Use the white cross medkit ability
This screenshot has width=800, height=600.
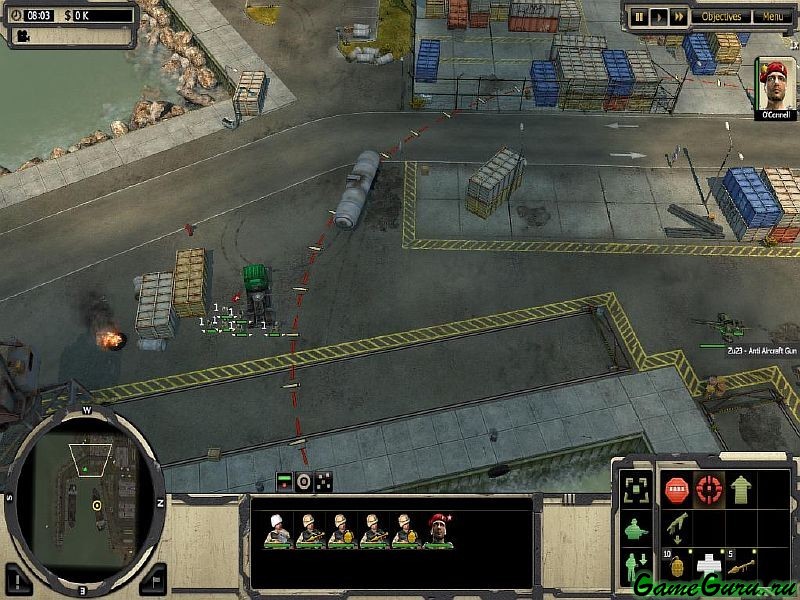709,565
